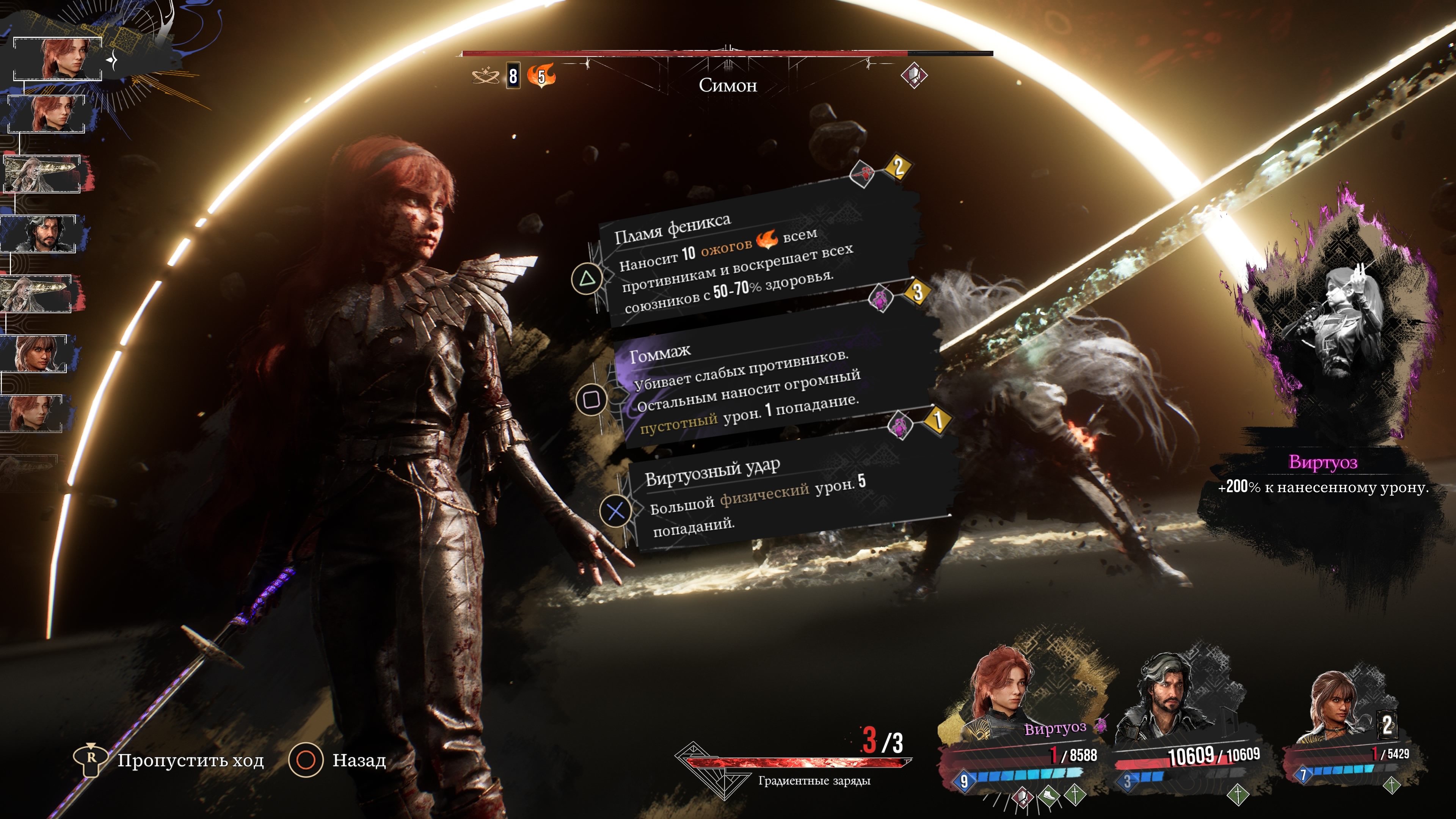Select the brown-haired woman party portrait
This screenshot has width=1456, height=819.
pos(1340,704)
